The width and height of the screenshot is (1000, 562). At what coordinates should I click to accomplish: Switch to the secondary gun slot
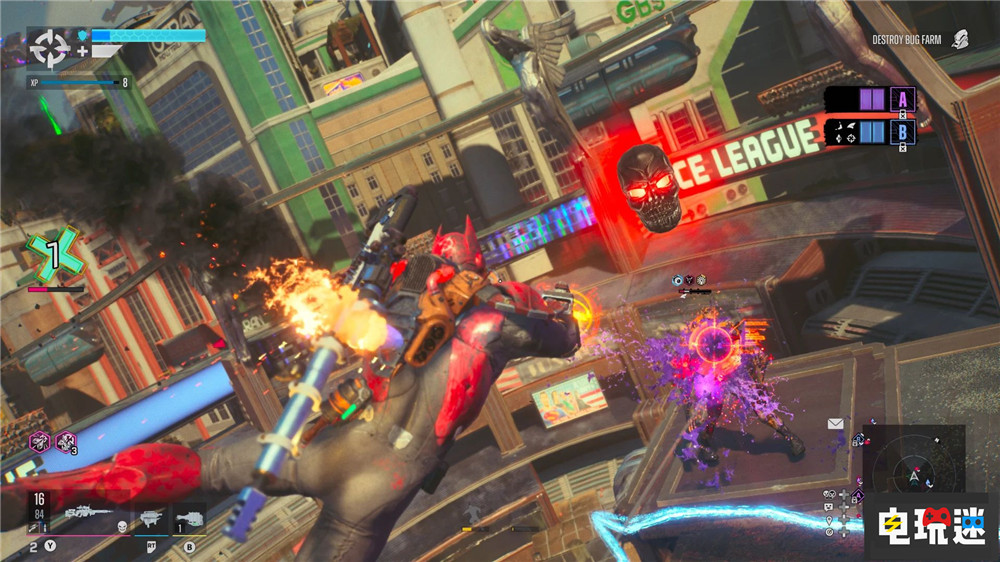pyautogui.click(x=151, y=518)
